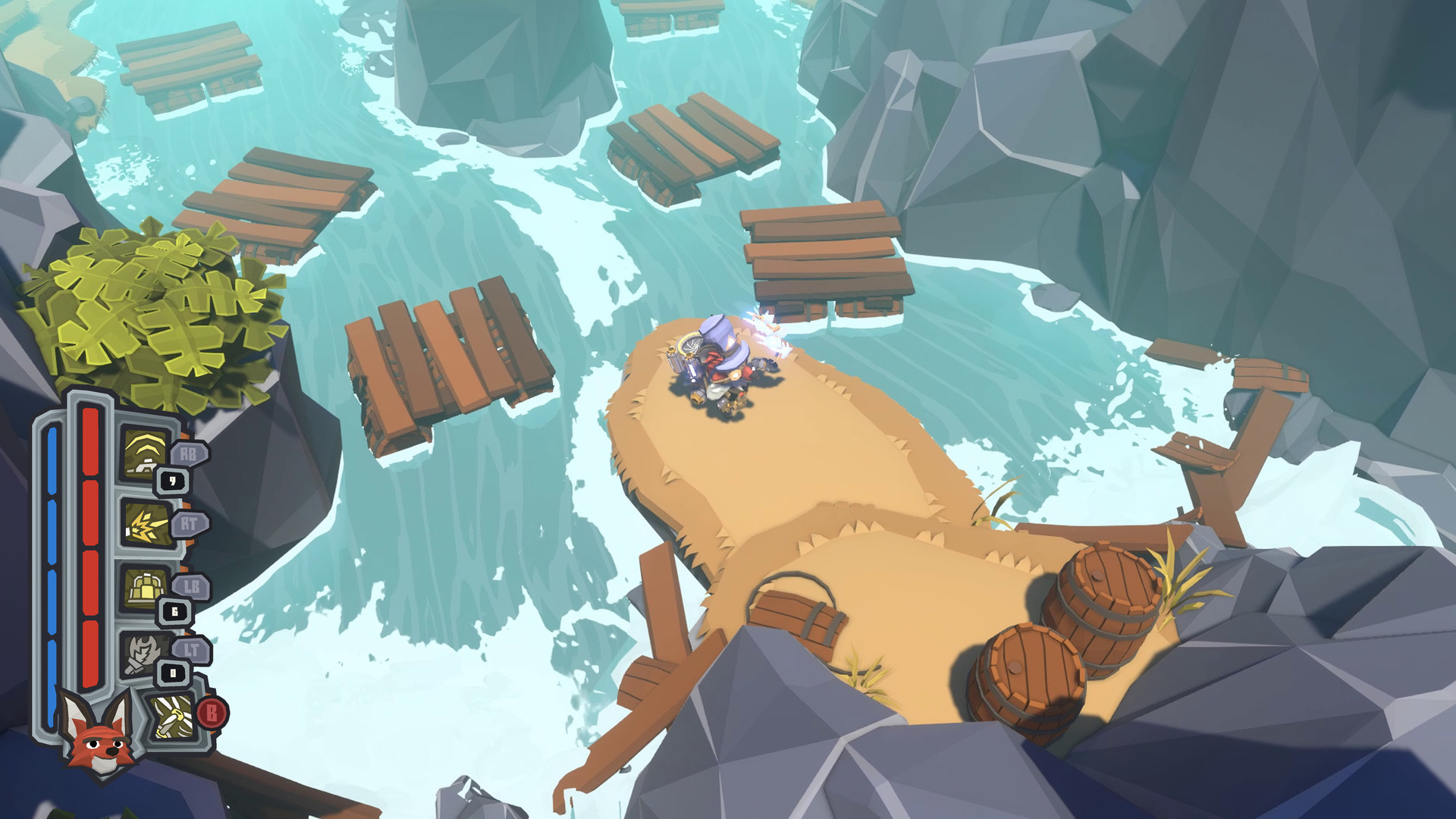
Task: Click the floating wooden plank raft
Action: pyautogui.click(x=447, y=356)
